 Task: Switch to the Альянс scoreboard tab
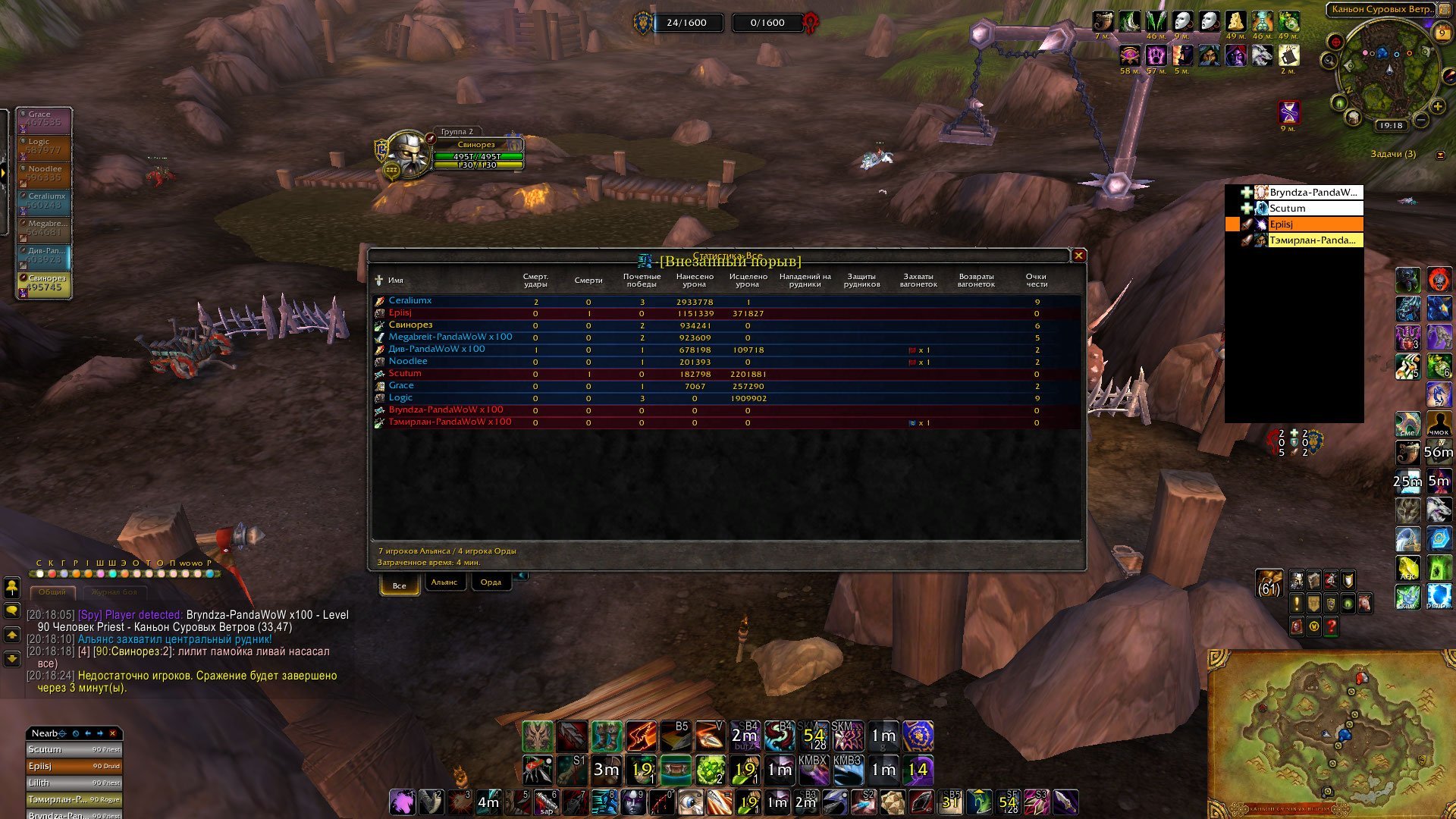click(x=444, y=582)
